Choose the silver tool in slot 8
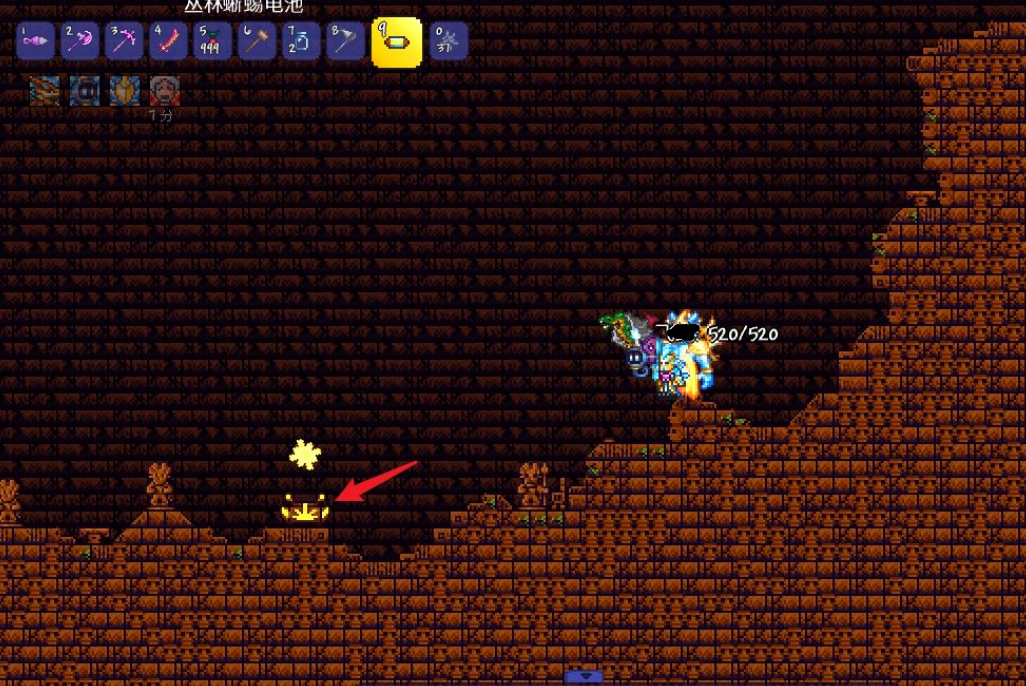Viewport: 1026px width, 686px height. [344, 42]
